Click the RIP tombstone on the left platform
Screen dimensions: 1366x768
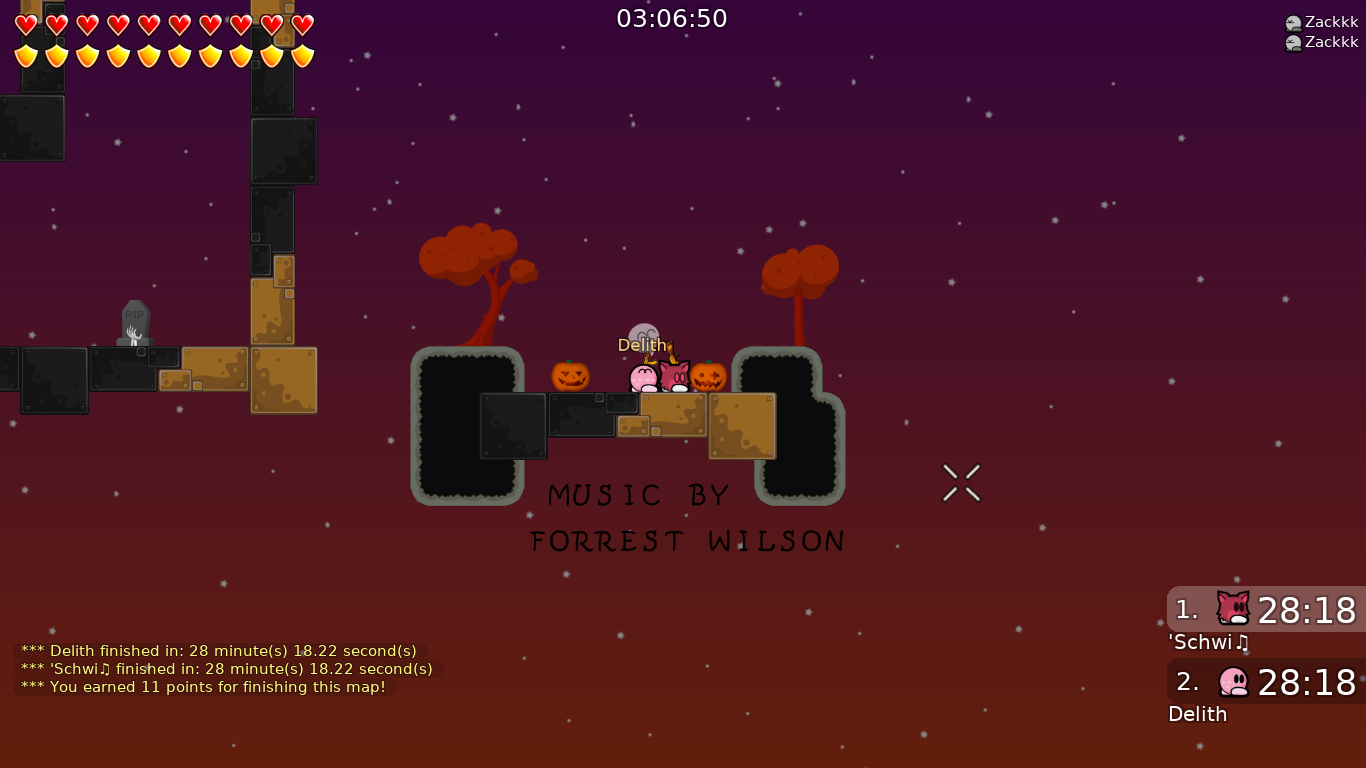tap(134, 322)
